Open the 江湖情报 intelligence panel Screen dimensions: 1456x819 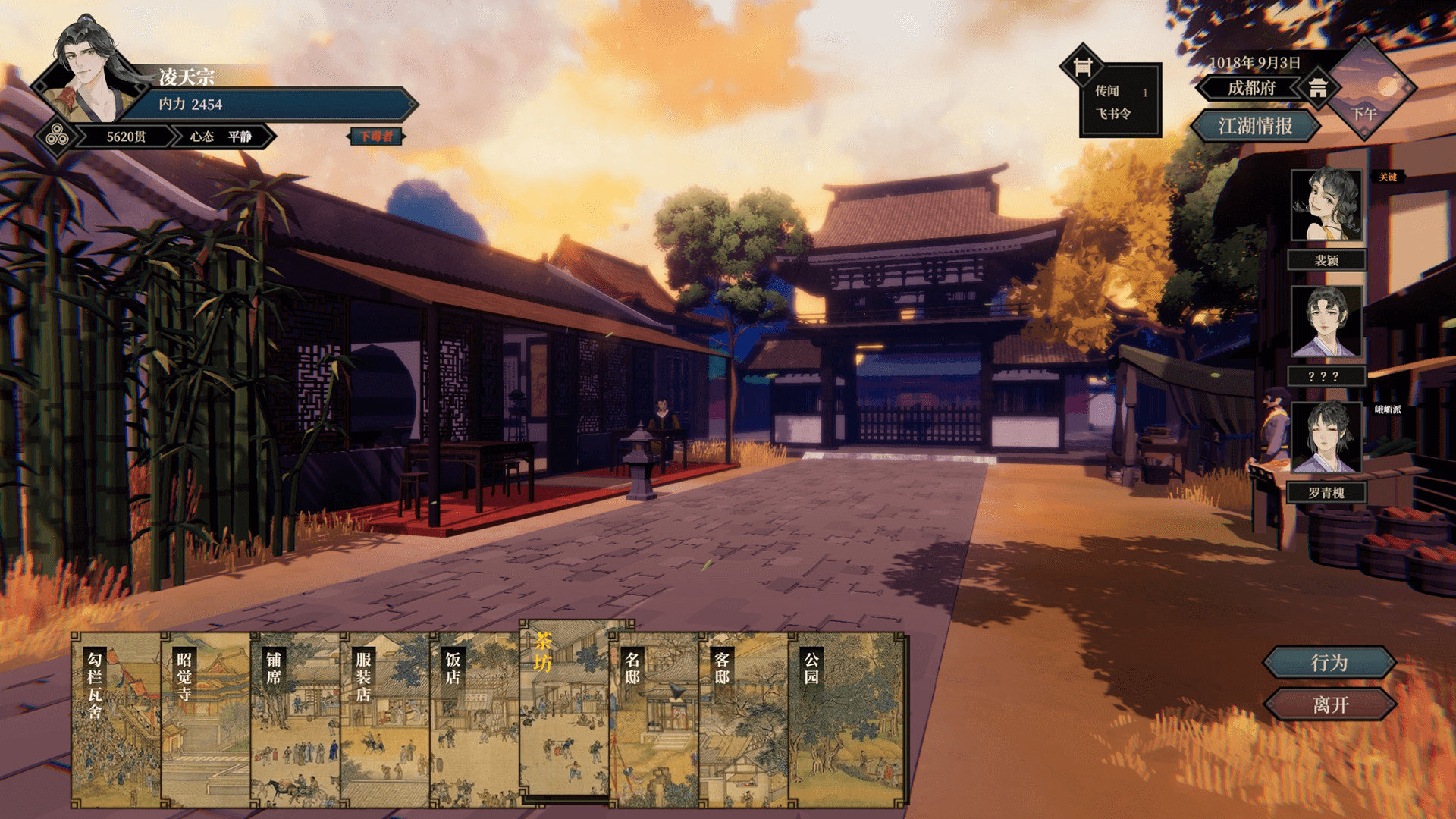click(1255, 126)
